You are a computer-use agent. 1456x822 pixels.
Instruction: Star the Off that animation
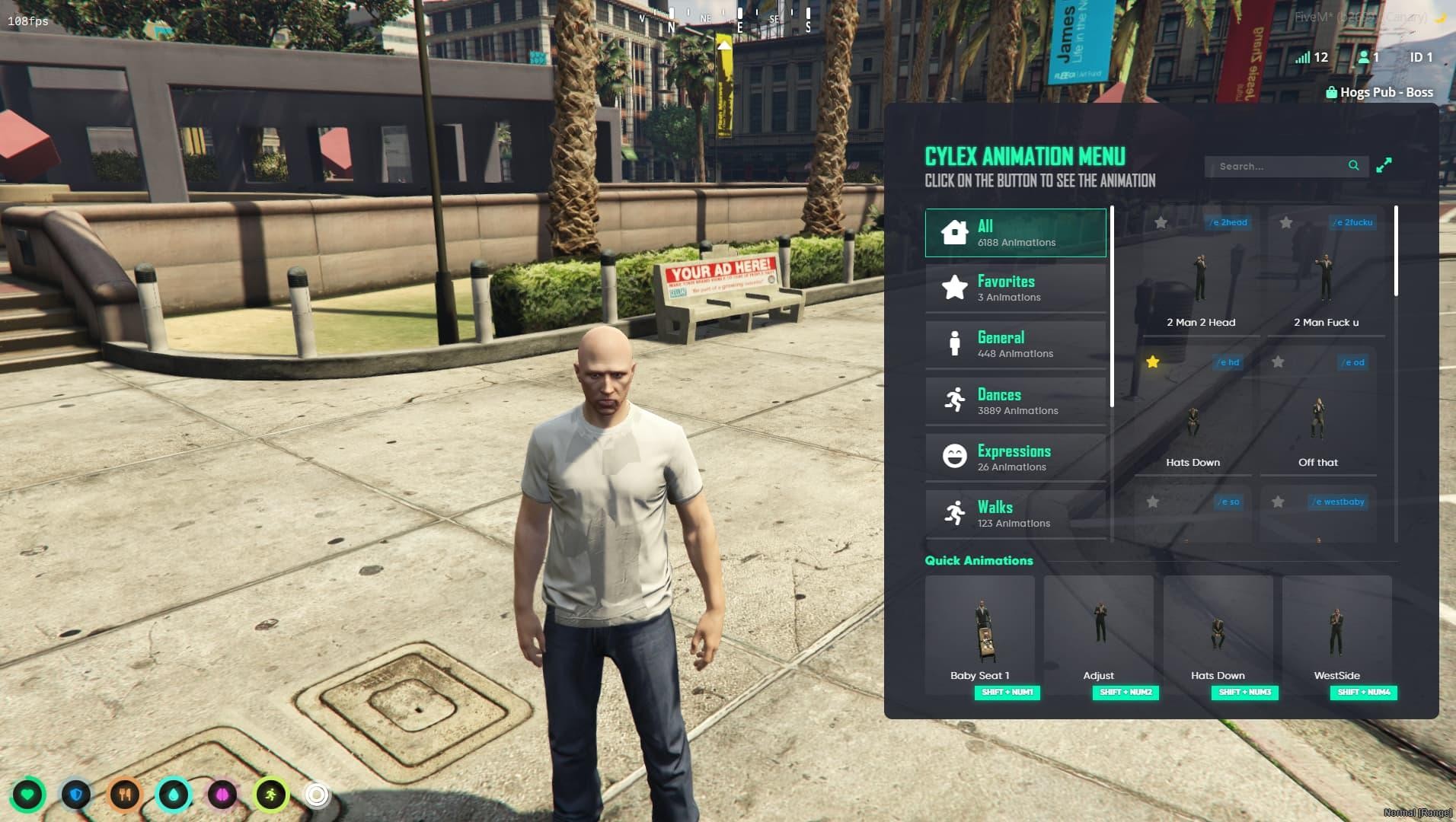pyautogui.click(x=1278, y=362)
